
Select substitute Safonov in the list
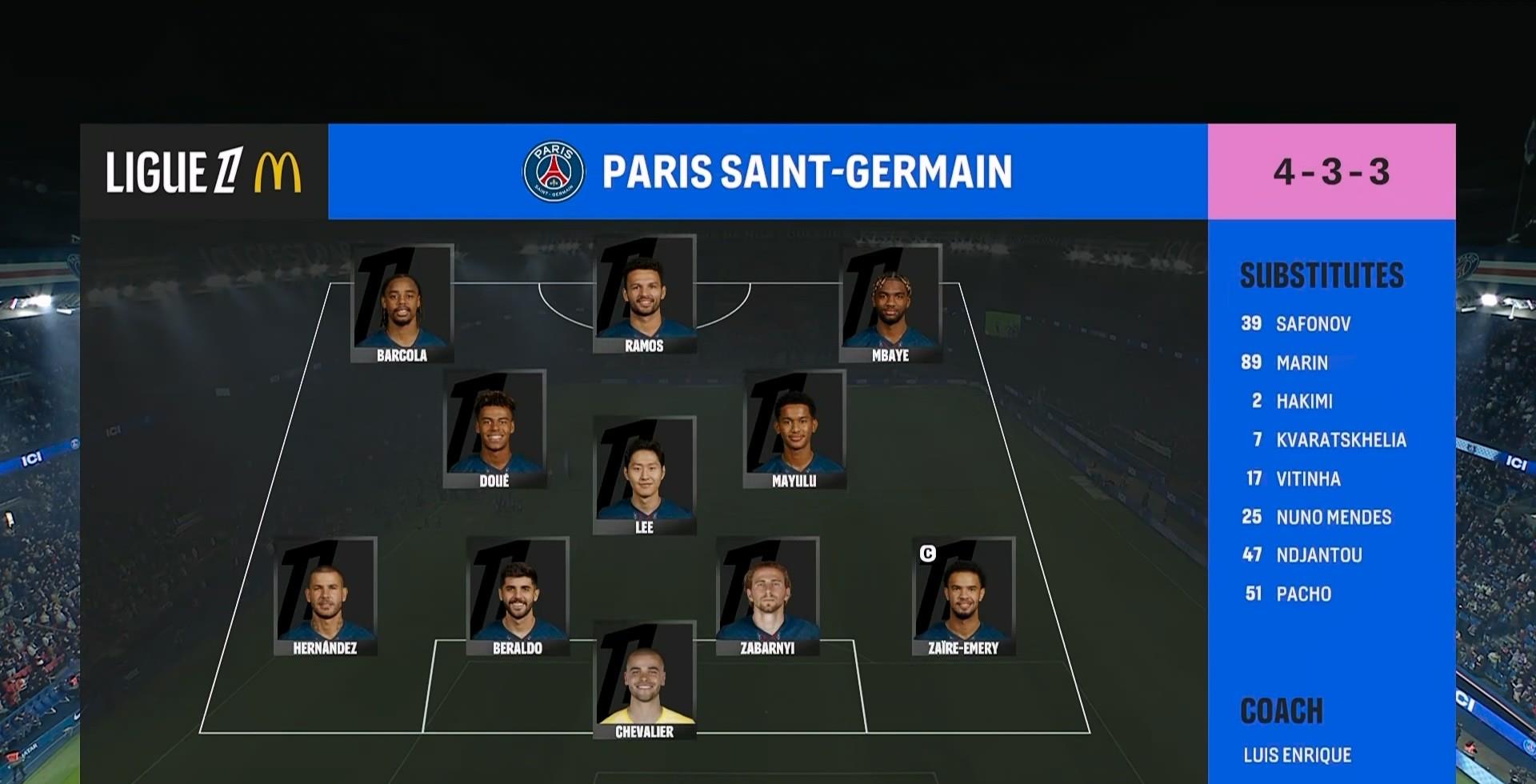1313,324
